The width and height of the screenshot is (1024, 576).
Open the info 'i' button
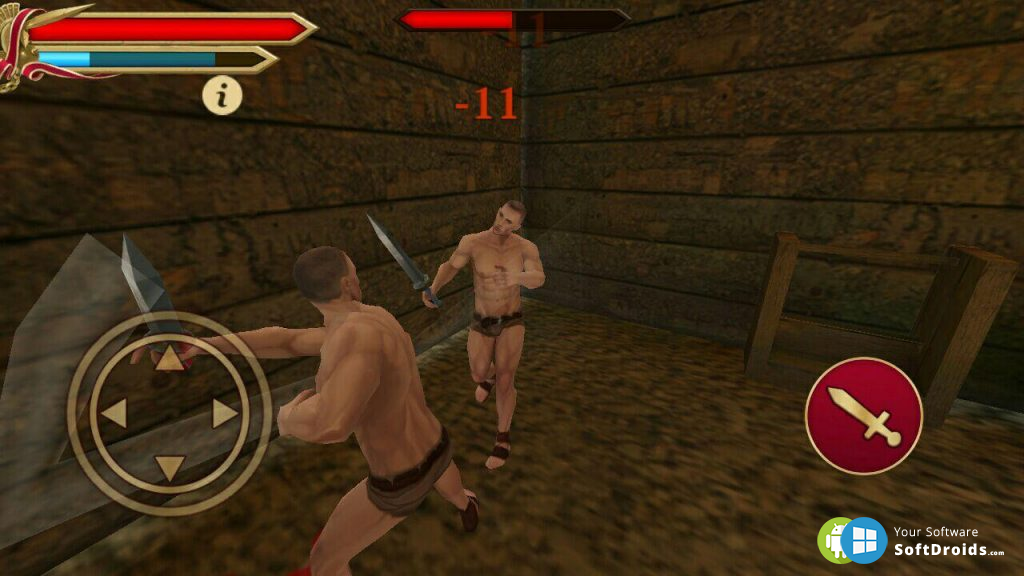coord(222,96)
